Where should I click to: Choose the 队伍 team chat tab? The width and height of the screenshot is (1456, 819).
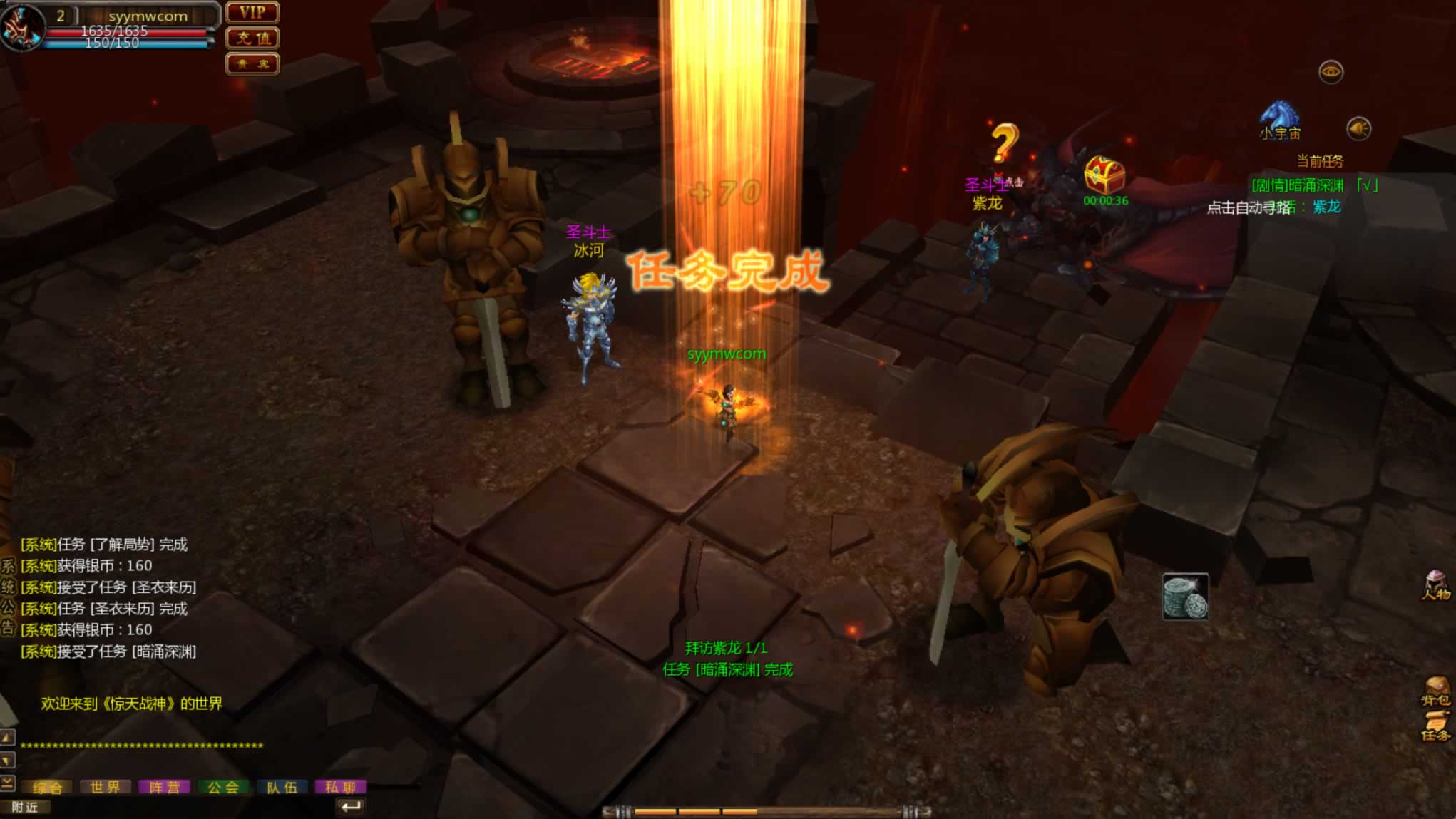pos(282,787)
